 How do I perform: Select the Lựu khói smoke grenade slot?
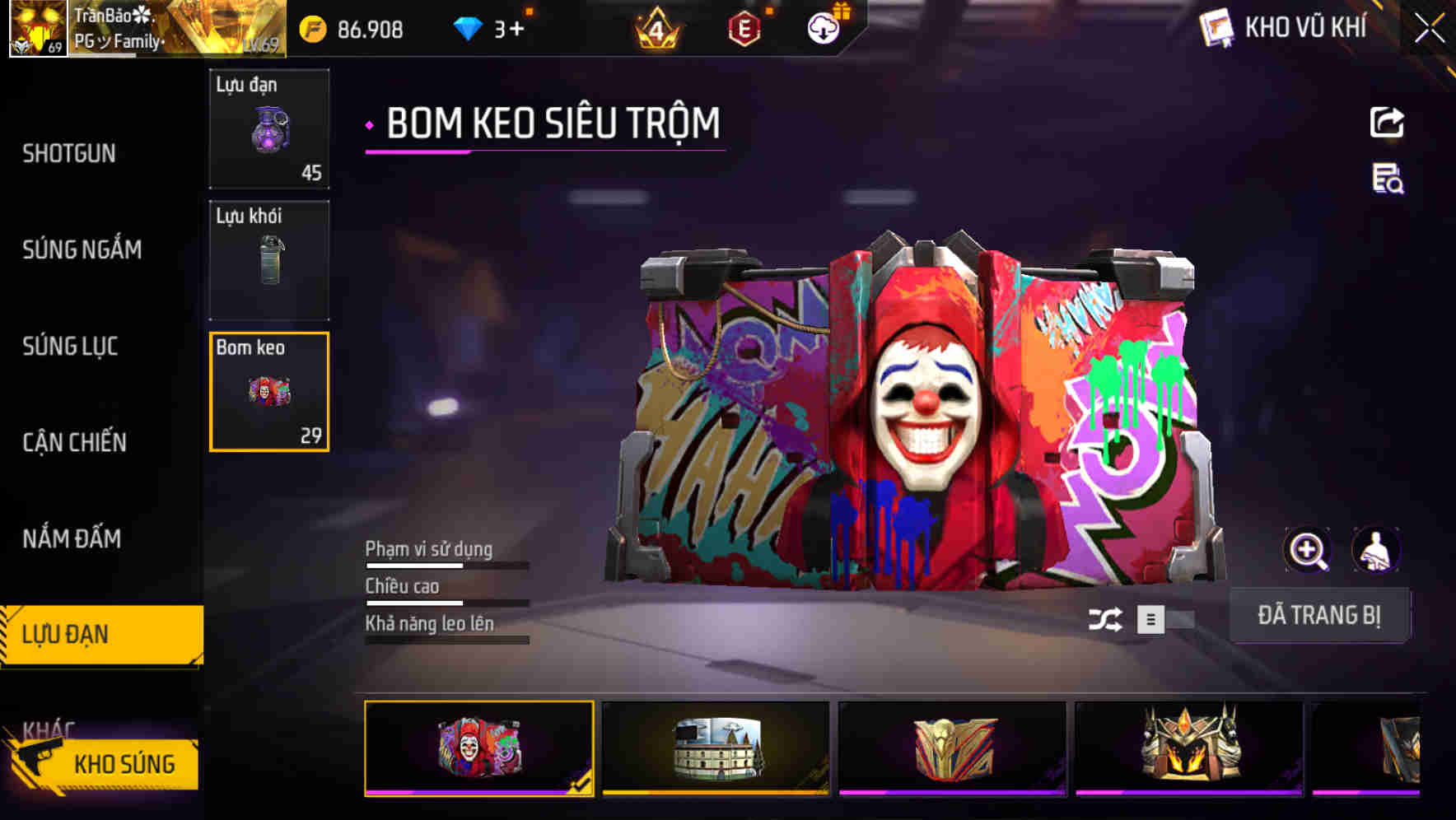[x=269, y=259]
